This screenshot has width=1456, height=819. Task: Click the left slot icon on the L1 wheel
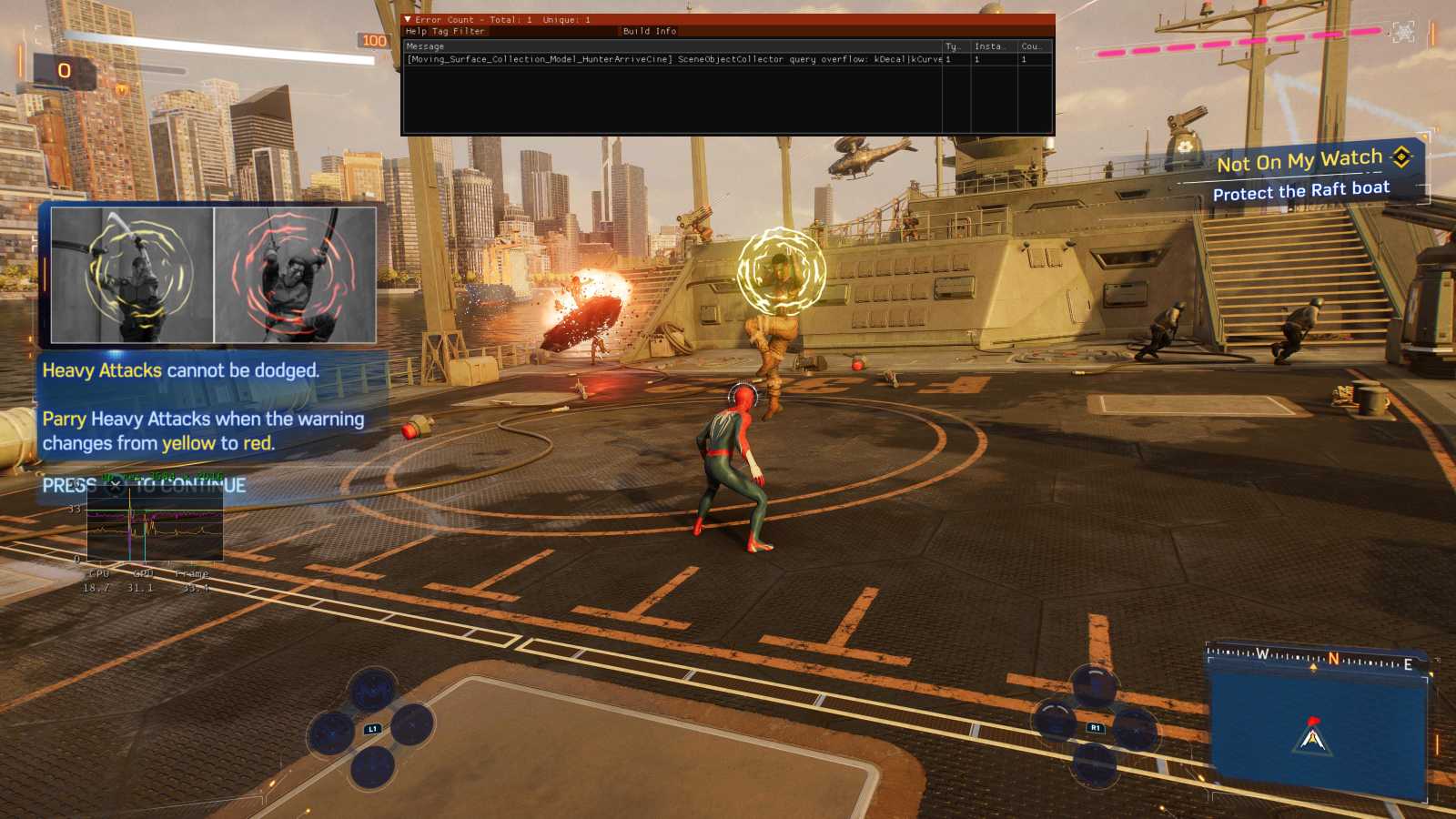(x=331, y=733)
